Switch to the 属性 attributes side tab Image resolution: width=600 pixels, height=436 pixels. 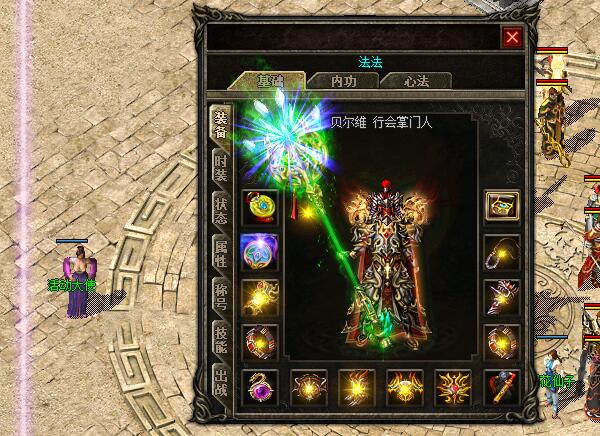(220, 254)
